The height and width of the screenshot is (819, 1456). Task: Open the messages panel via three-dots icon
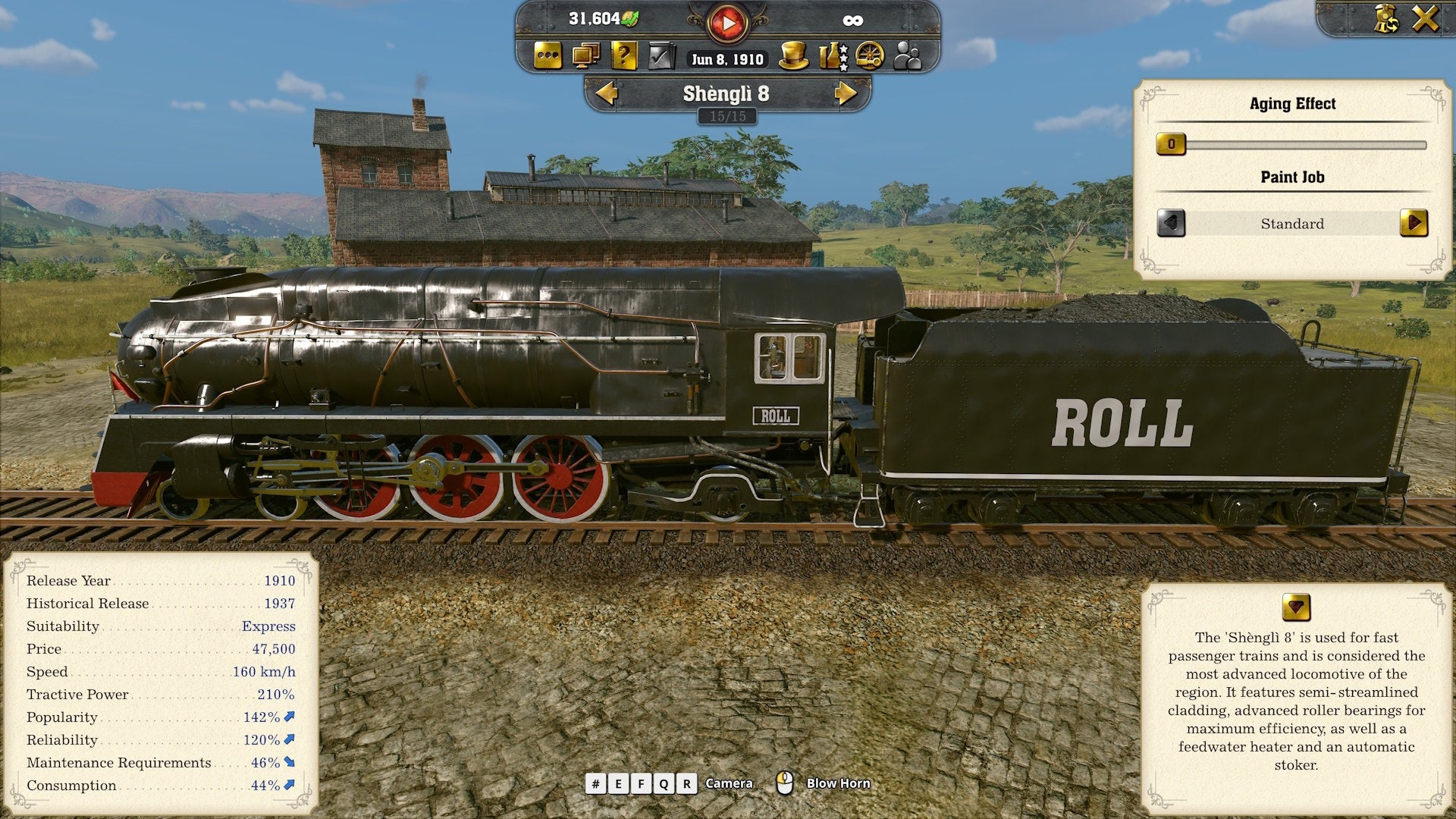point(548,57)
